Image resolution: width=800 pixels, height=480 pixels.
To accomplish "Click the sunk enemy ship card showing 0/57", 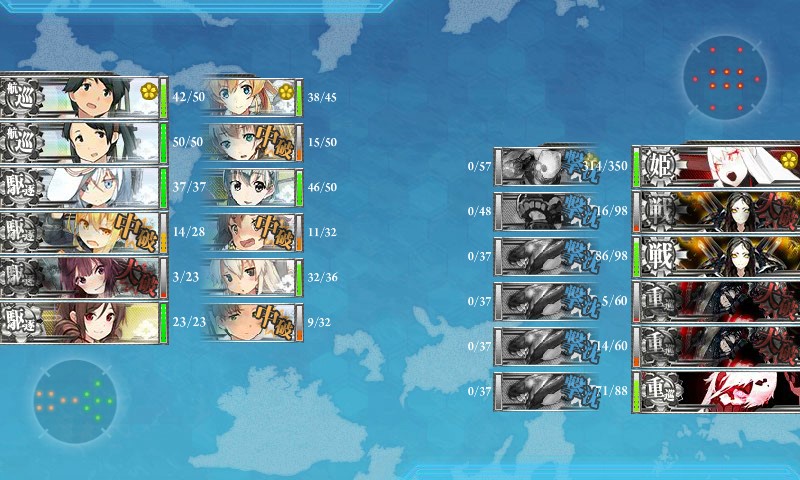I will click(x=540, y=165).
